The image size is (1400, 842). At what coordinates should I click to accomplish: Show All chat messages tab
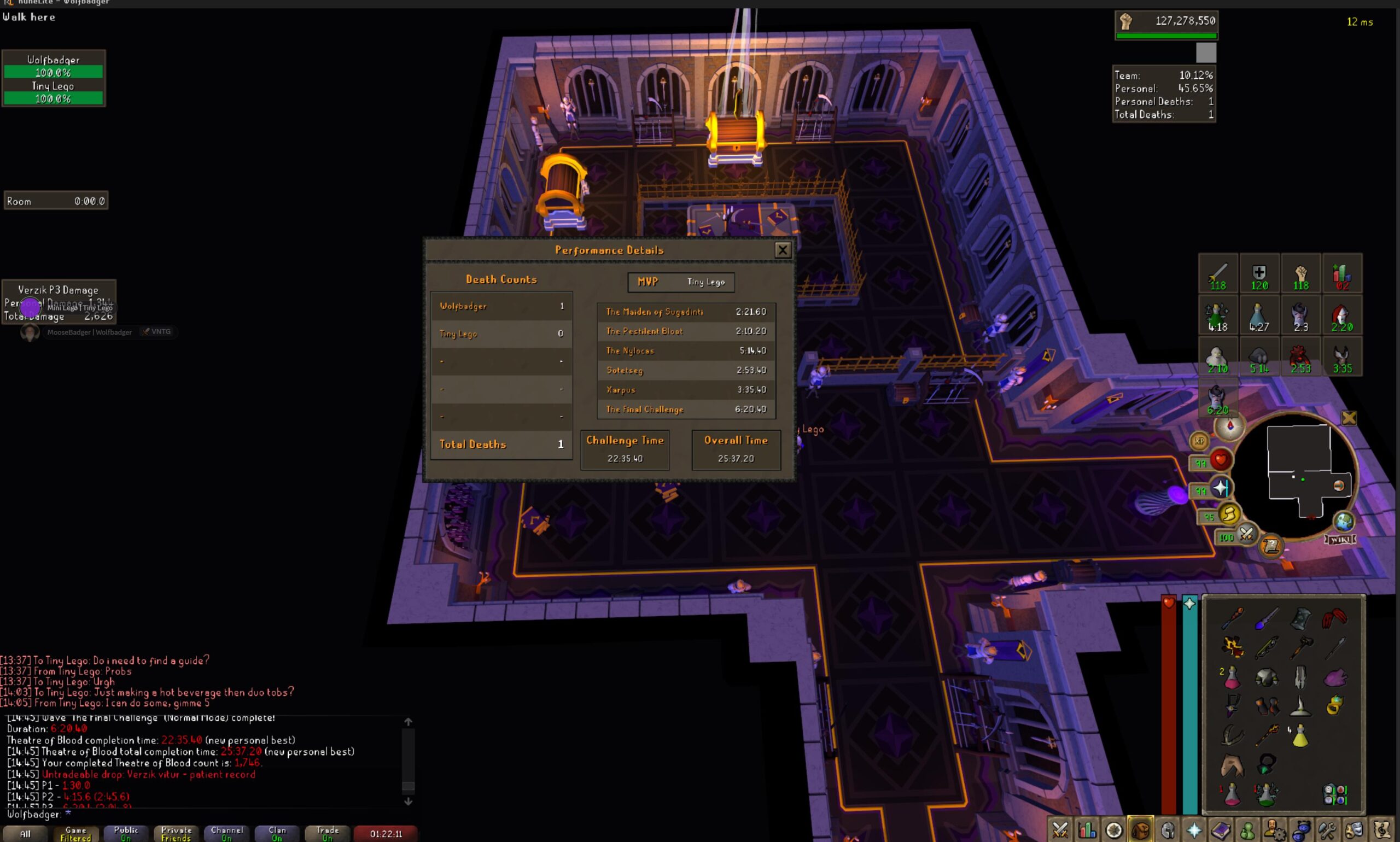(x=26, y=833)
